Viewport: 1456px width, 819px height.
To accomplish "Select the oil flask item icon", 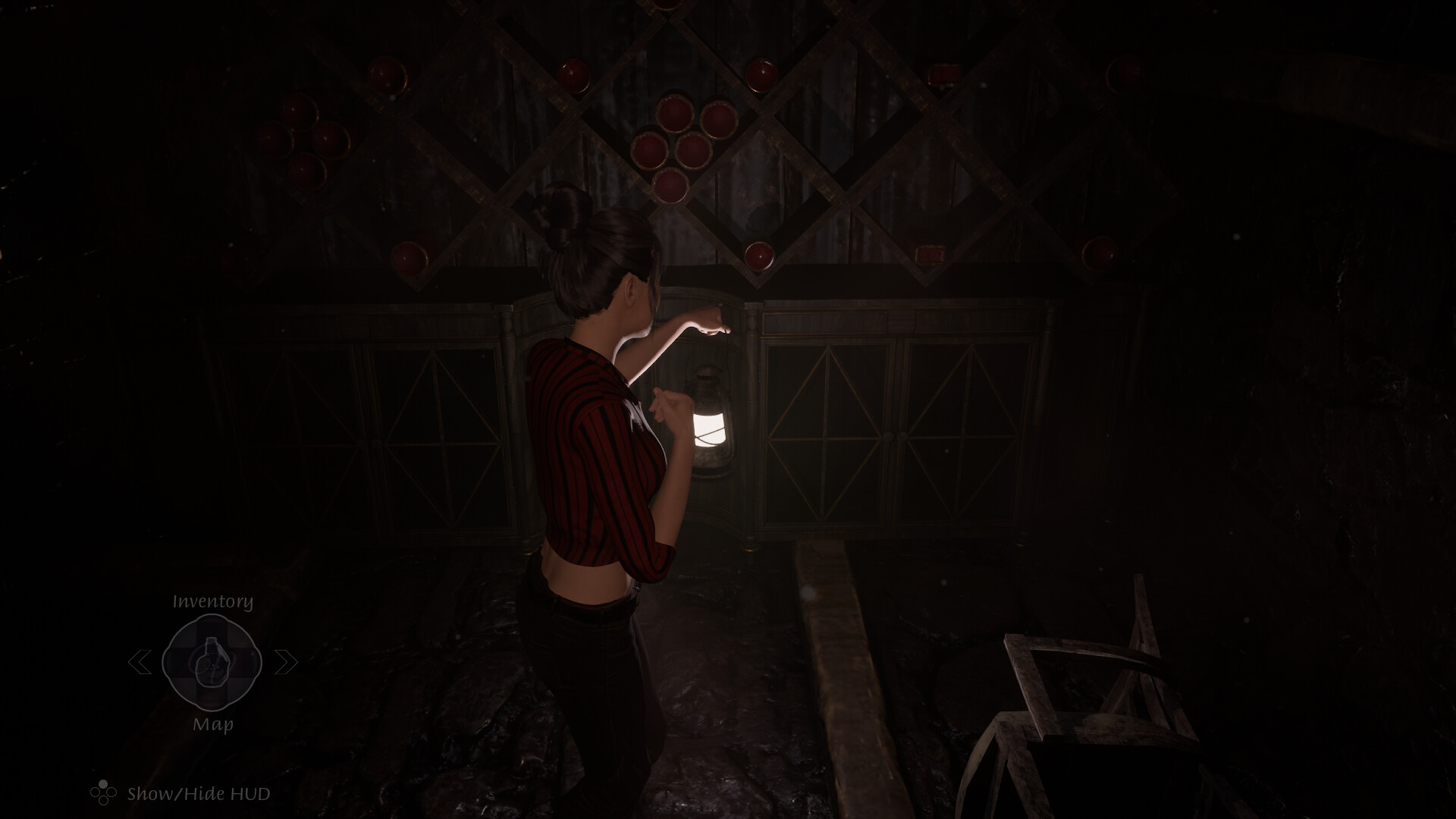I will (x=213, y=662).
